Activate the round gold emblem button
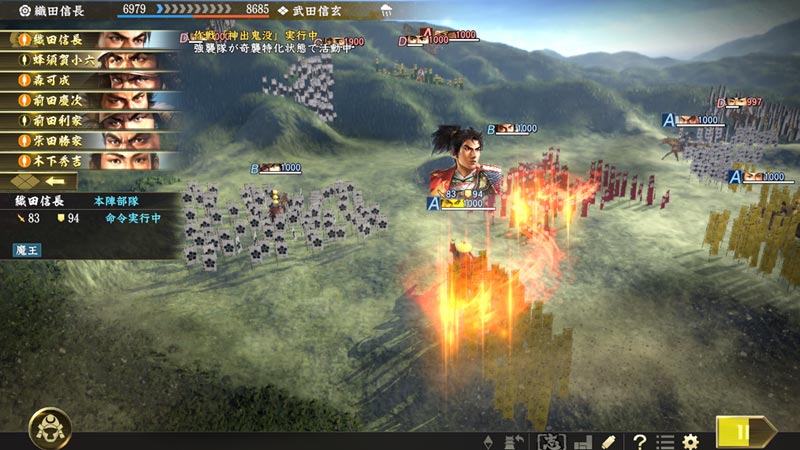 [48, 428]
